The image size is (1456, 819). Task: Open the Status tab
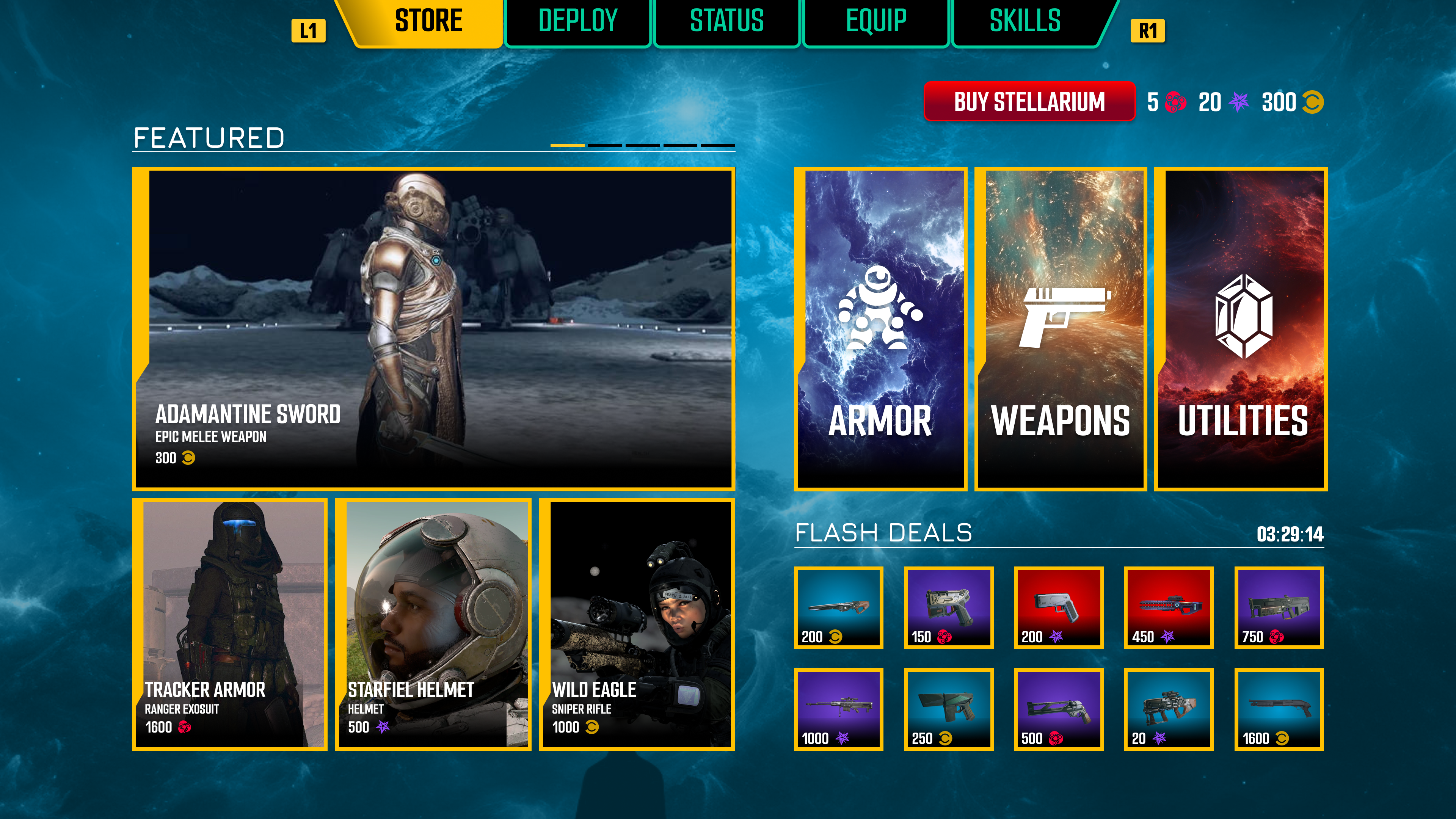(x=727, y=22)
